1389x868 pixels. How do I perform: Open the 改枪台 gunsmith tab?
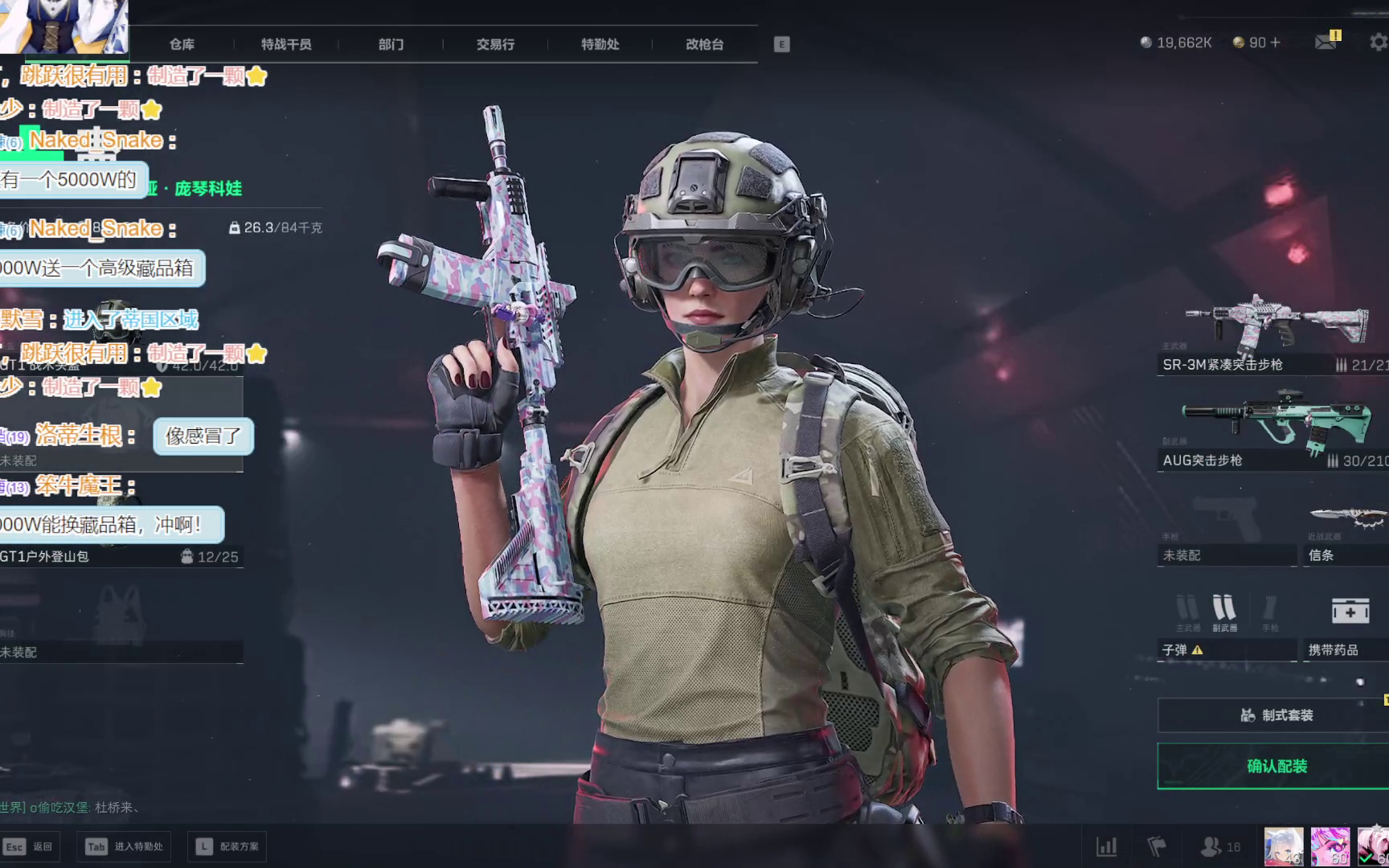704,44
